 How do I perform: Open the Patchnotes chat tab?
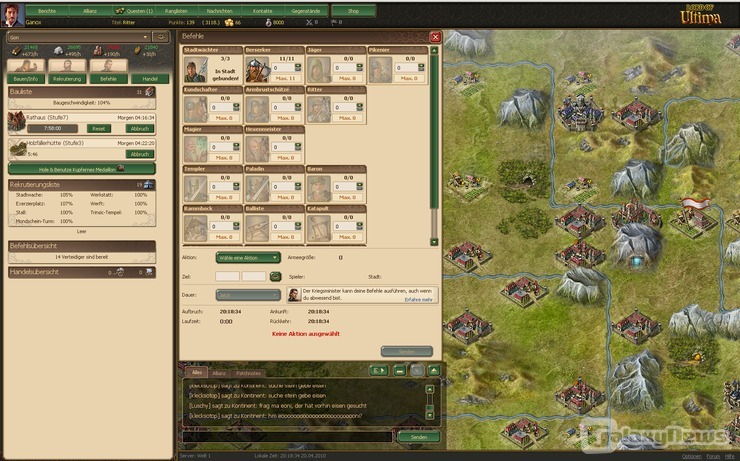(248, 373)
